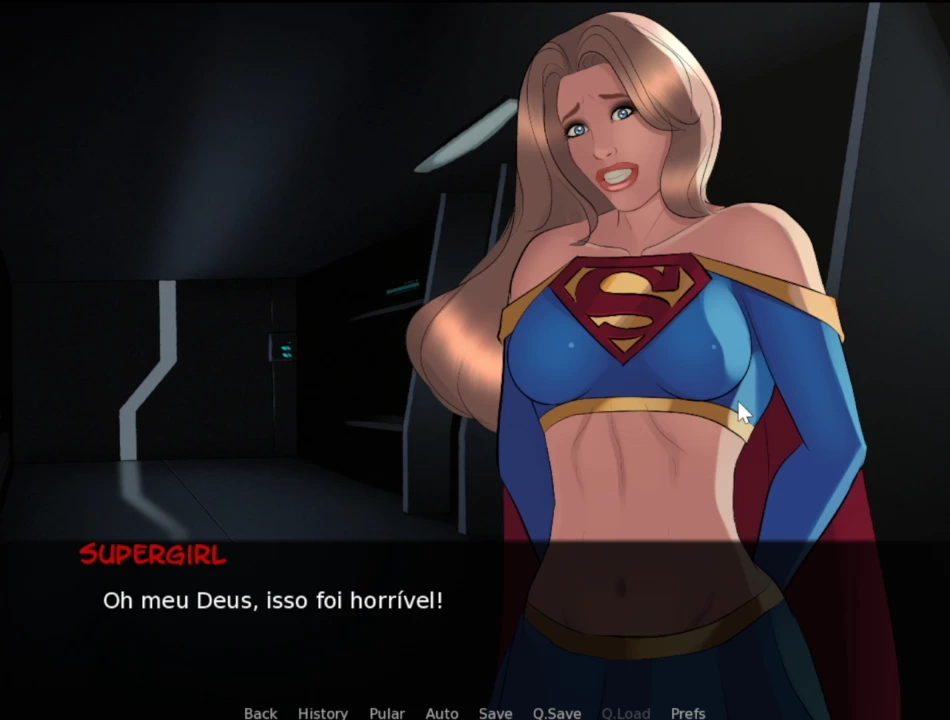Screen dimensions: 950x720
Task: Open the Prefs settings
Action: [x=688, y=713]
